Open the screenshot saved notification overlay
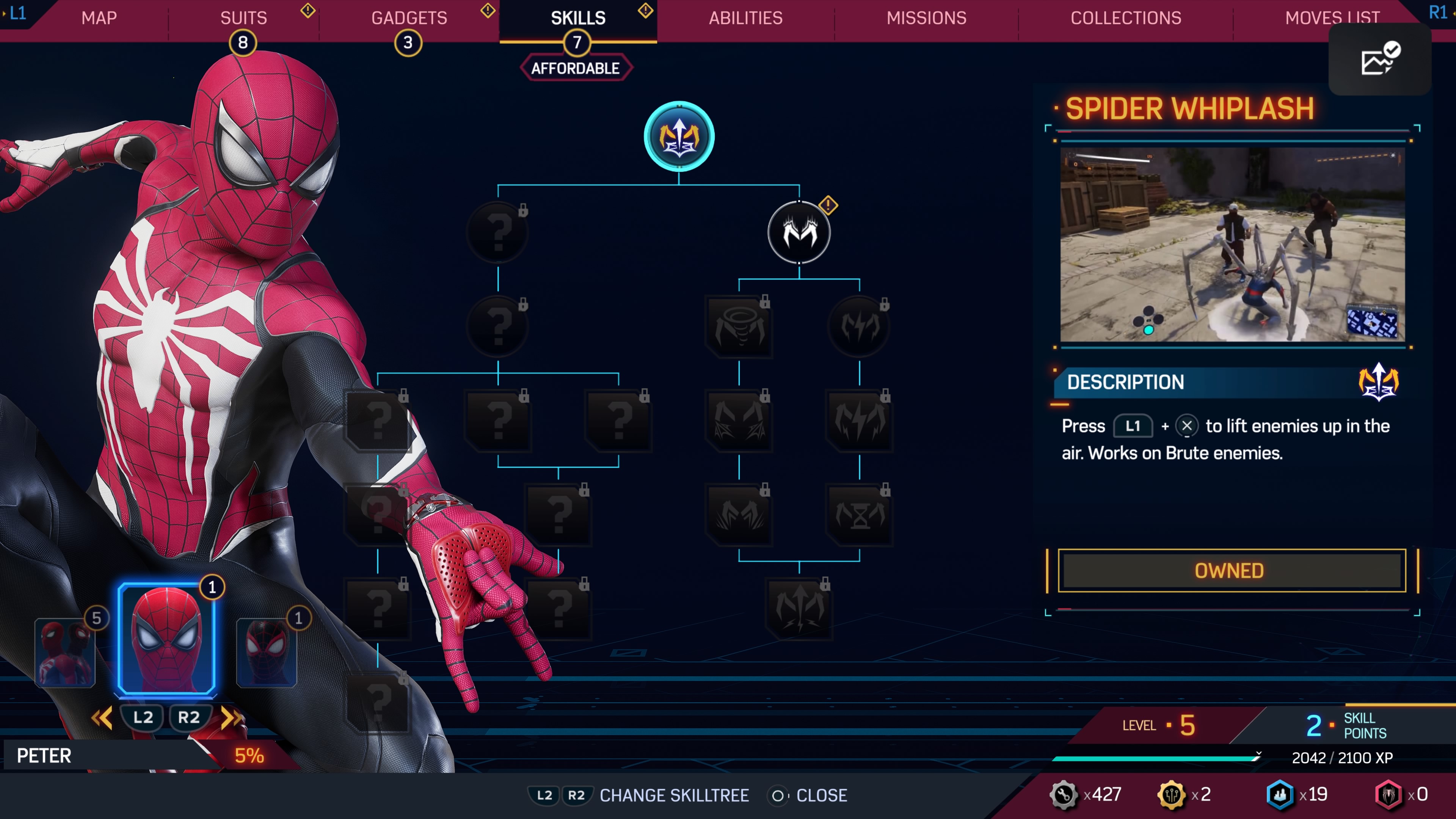The width and height of the screenshot is (1456, 819). [1379, 59]
